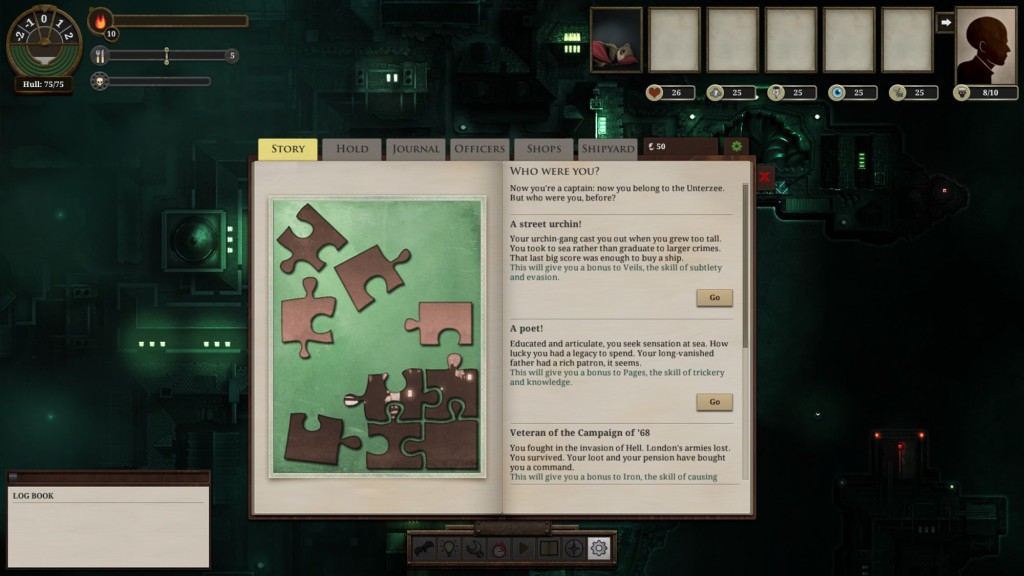Open settings via the bottom toolbar gear
Screen dimensions: 1024x576
pos(599,548)
